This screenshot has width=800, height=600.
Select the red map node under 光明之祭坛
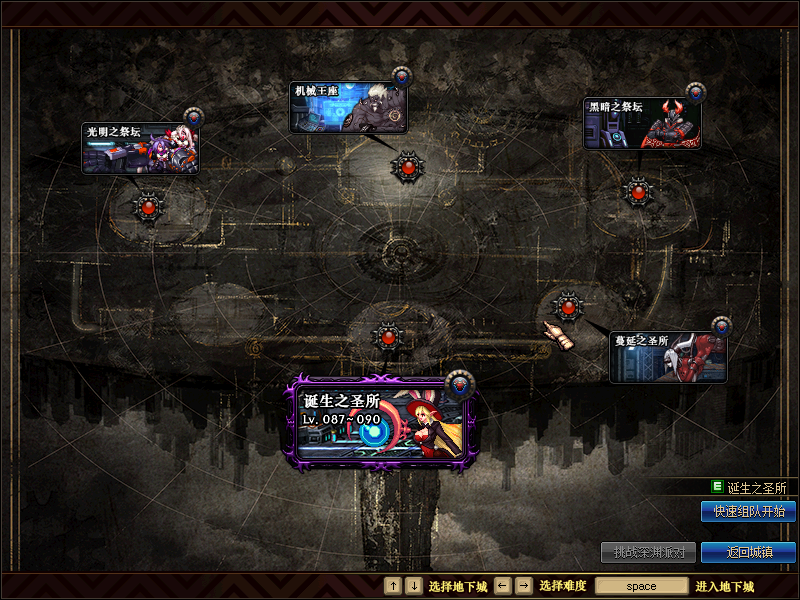point(148,207)
